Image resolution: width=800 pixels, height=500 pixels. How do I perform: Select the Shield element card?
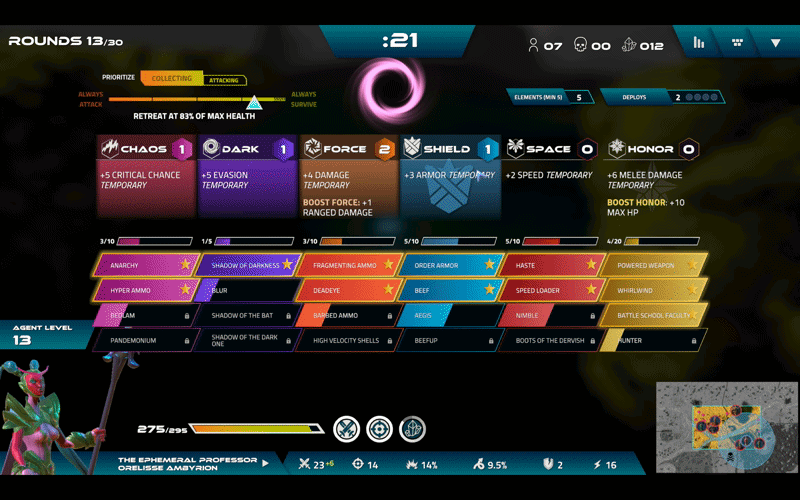[449, 176]
